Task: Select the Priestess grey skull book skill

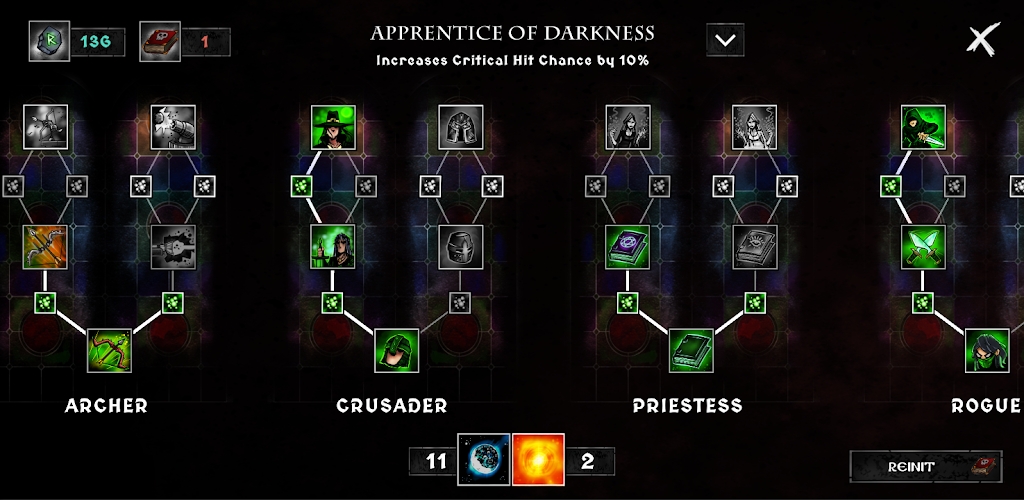Action: (x=755, y=247)
